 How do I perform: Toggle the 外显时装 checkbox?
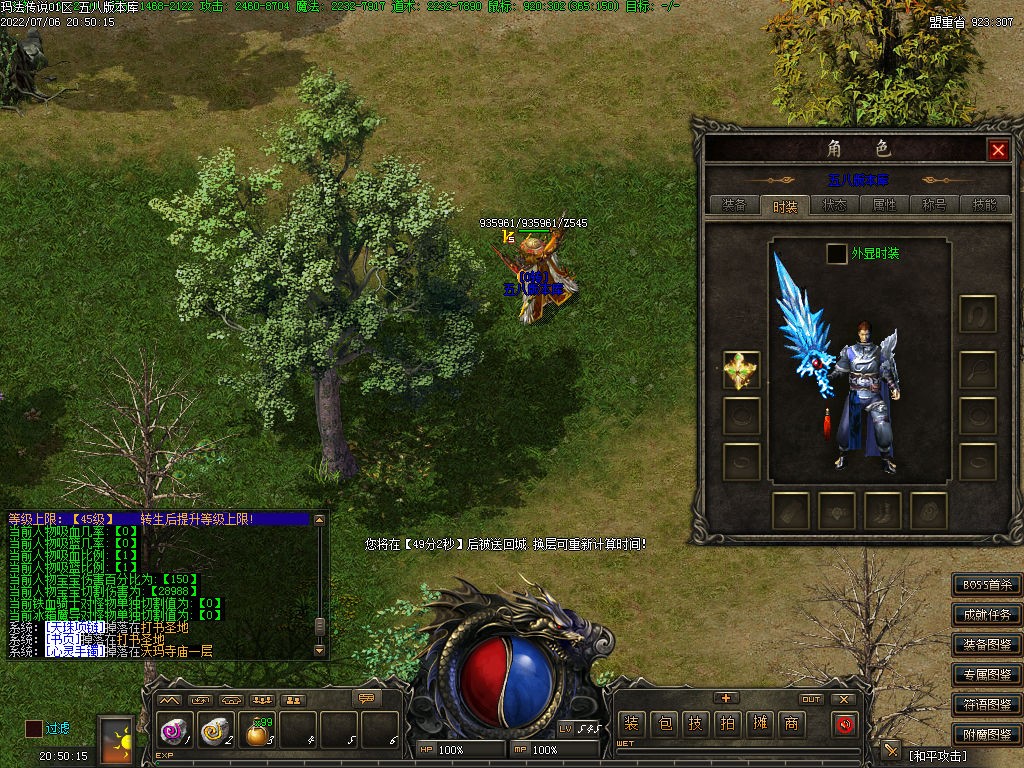(836, 254)
